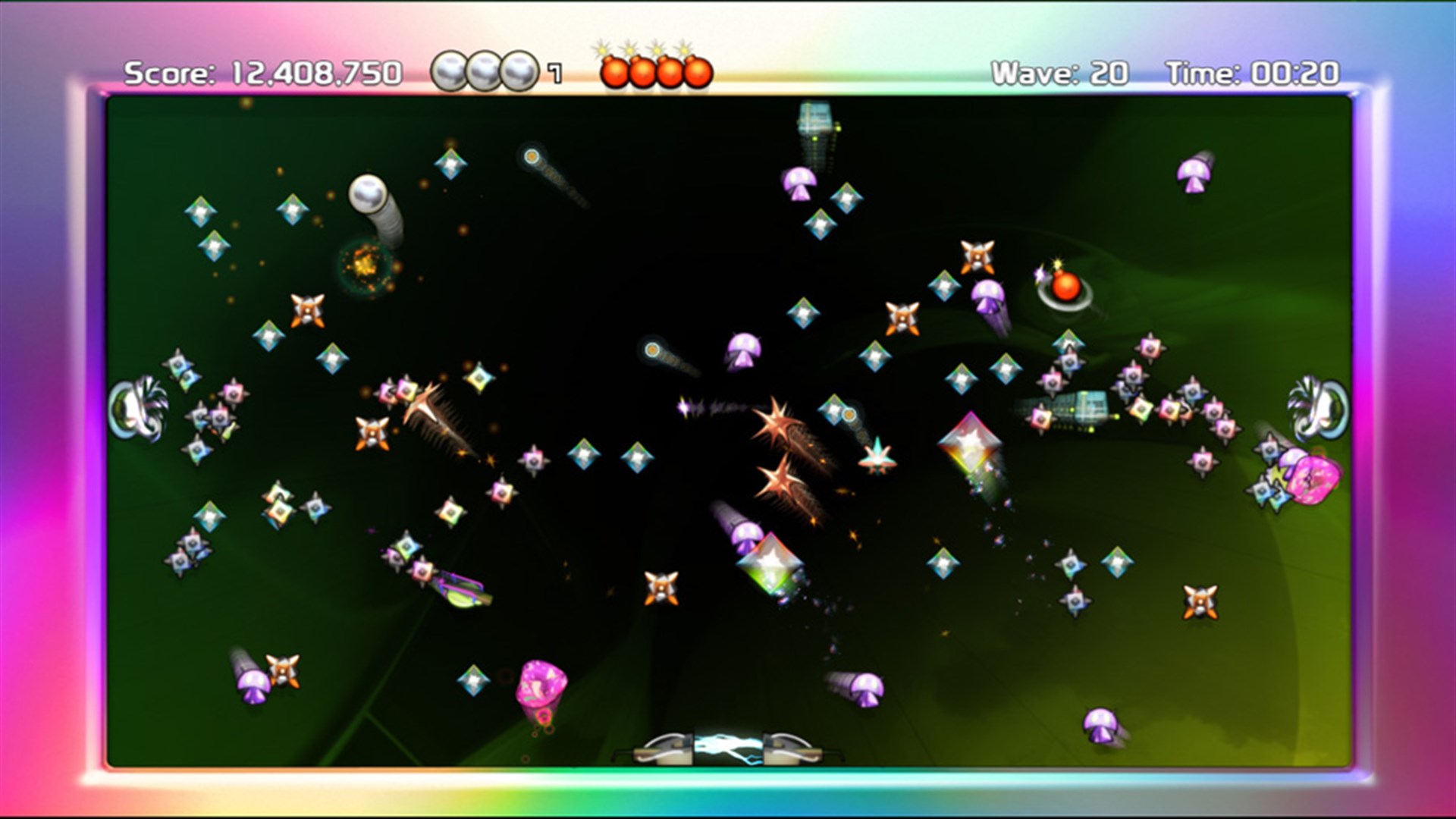Click the ammo count number beside the lives

554,74
